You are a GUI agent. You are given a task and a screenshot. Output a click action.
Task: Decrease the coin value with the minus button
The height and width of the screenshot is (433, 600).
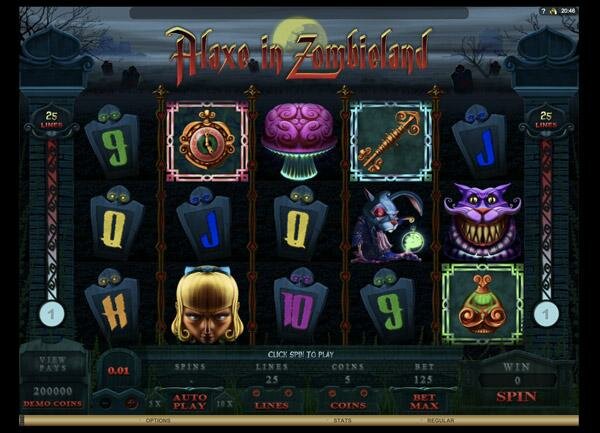pyautogui.click(x=103, y=403)
